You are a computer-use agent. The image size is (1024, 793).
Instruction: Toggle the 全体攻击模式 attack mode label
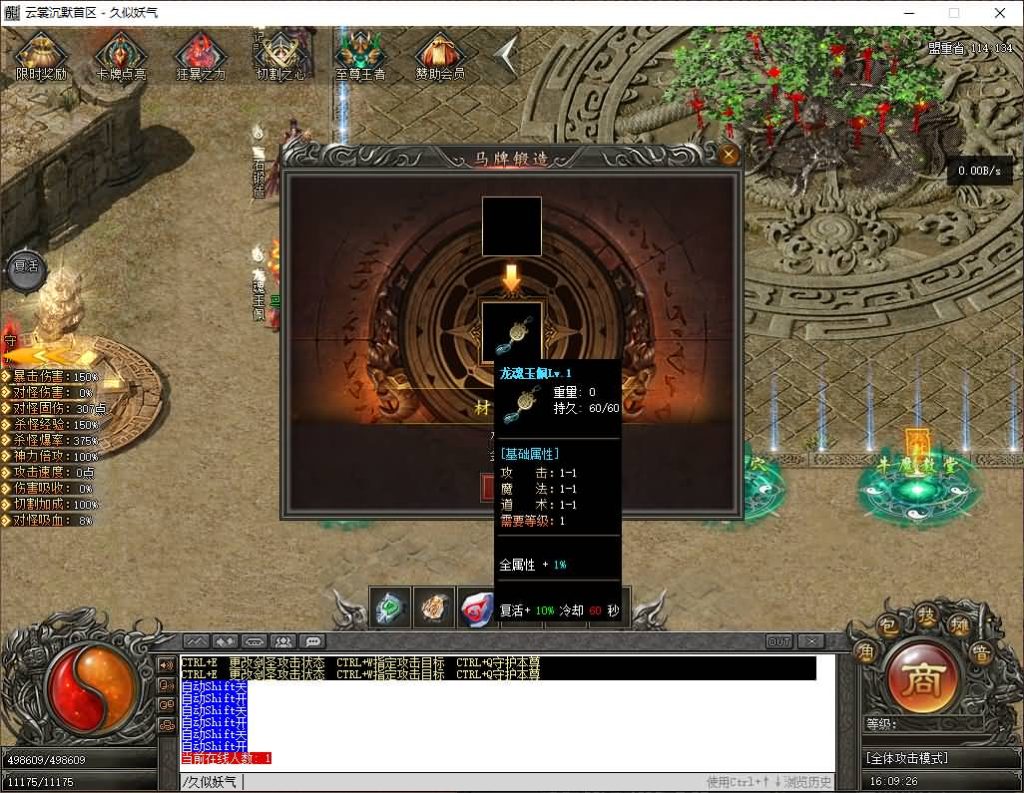(908, 758)
